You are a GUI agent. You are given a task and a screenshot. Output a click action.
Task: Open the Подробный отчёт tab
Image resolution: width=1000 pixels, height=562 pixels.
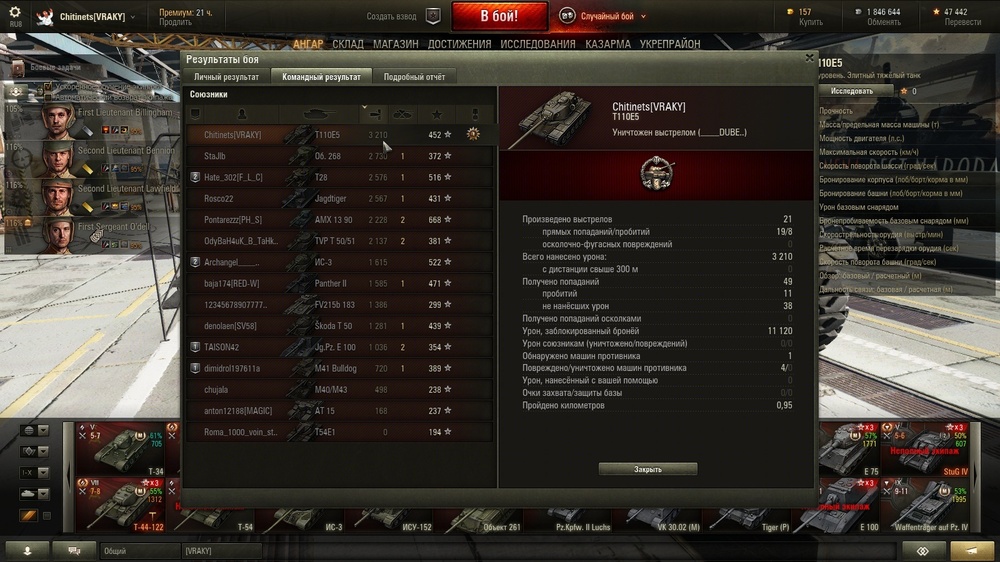tap(414, 77)
